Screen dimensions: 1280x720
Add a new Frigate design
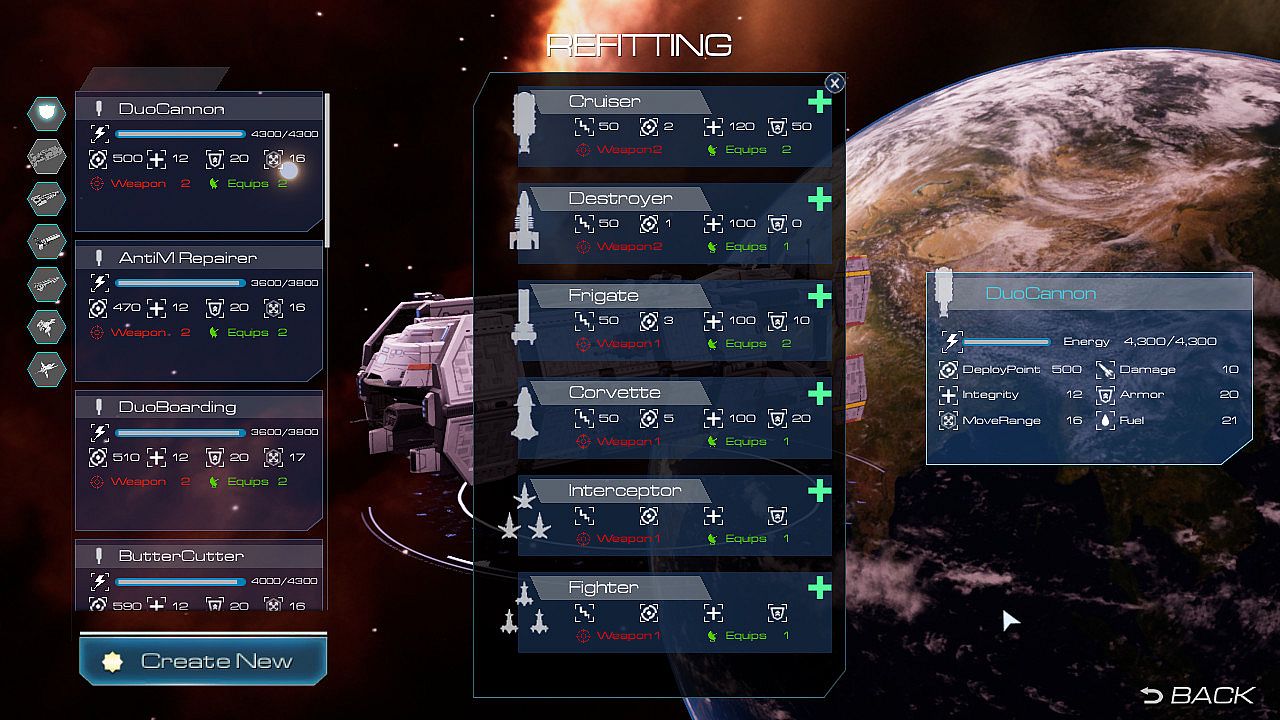(820, 296)
